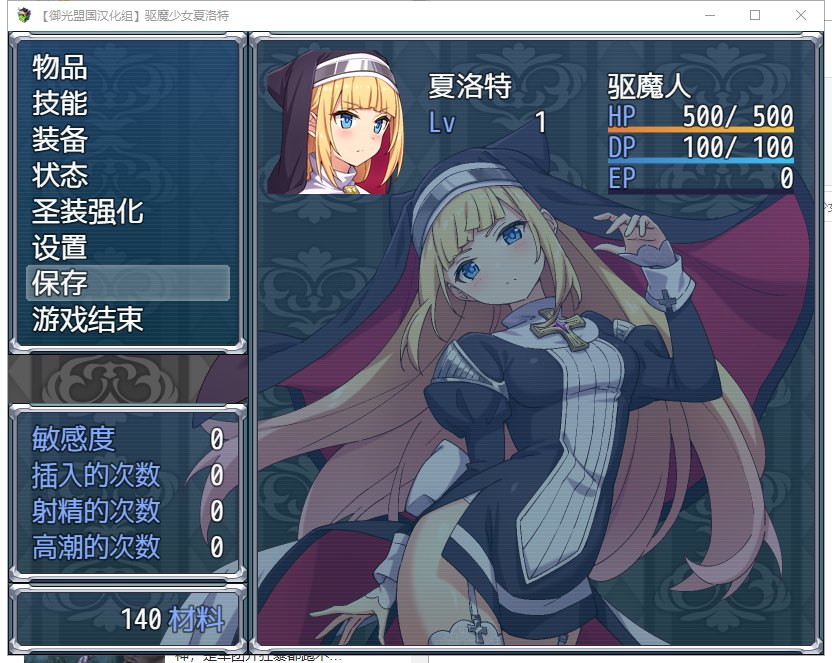The height and width of the screenshot is (663, 832).
Task: Close the game window
Action: click(x=801, y=15)
